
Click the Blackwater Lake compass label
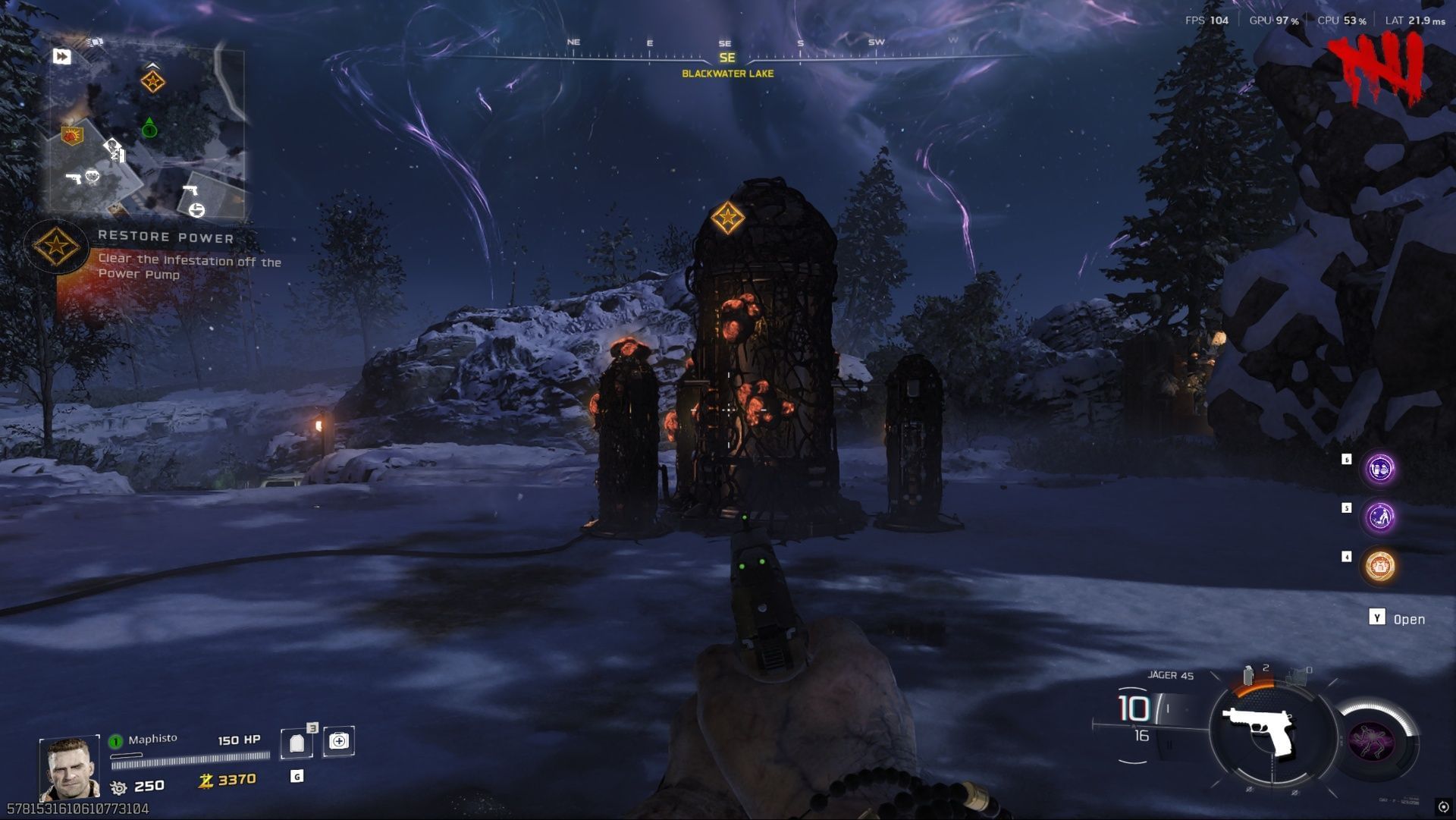pyautogui.click(x=728, y=75)
